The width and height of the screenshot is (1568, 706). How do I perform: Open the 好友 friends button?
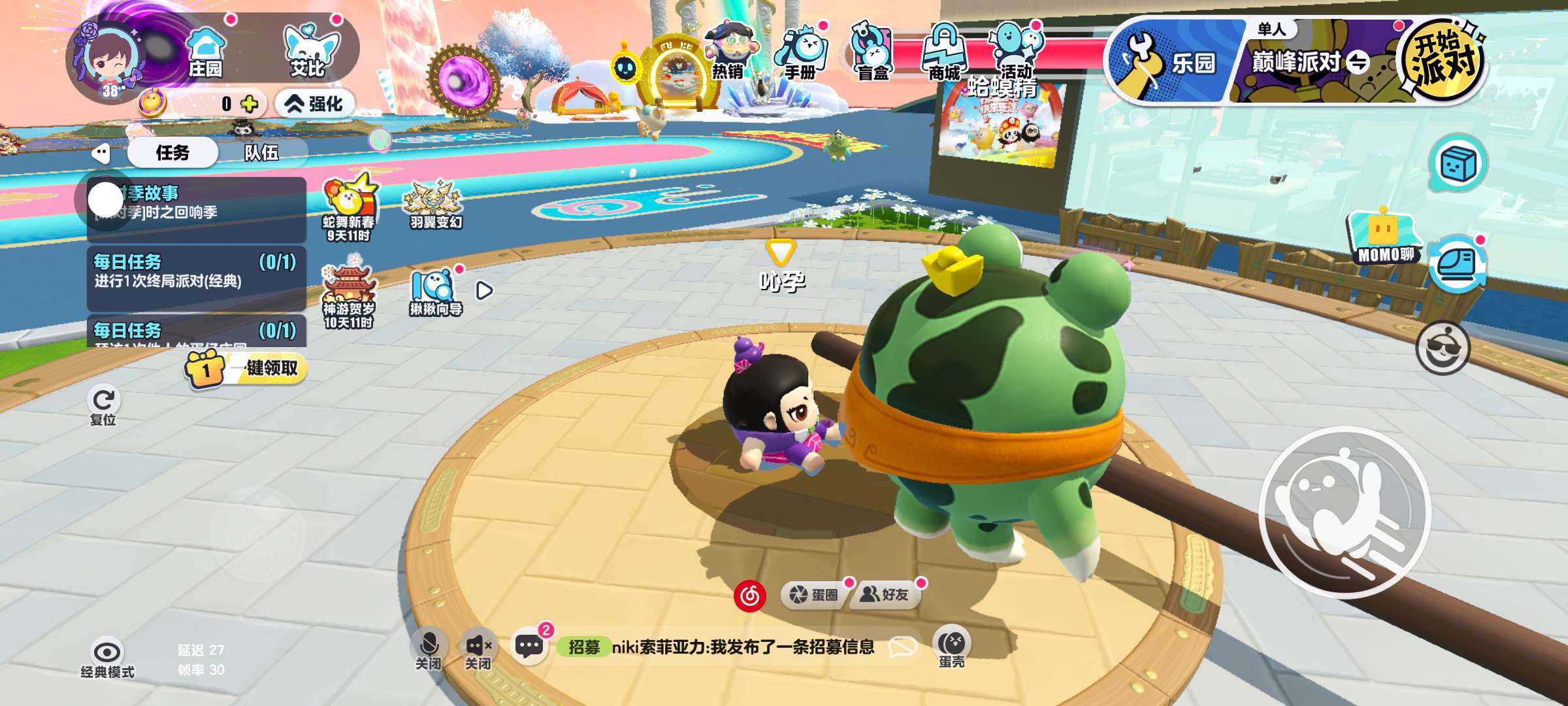tap(885, 595)
